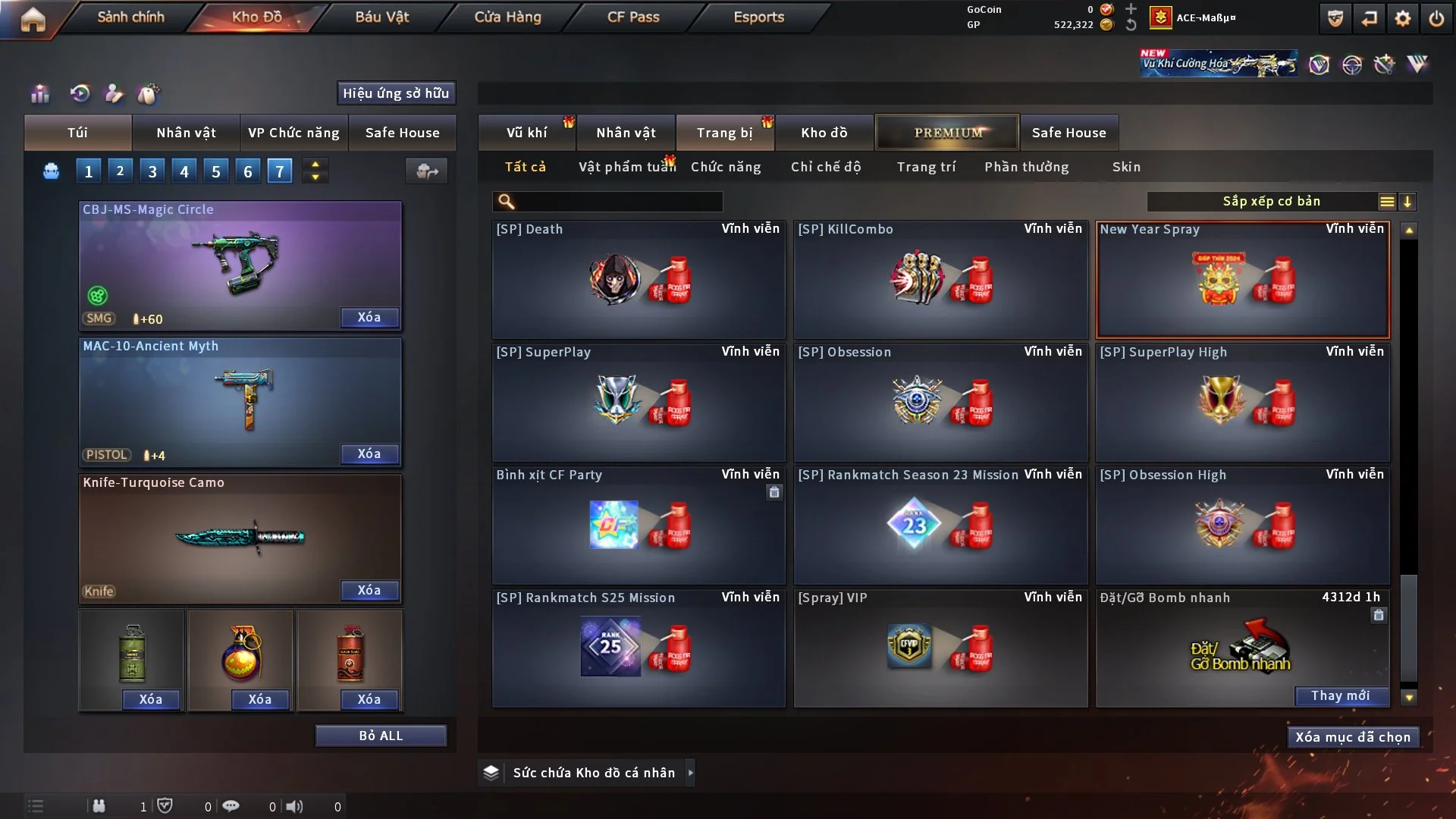Switch to the Vũ khí tab

click(x=526, y=133)
